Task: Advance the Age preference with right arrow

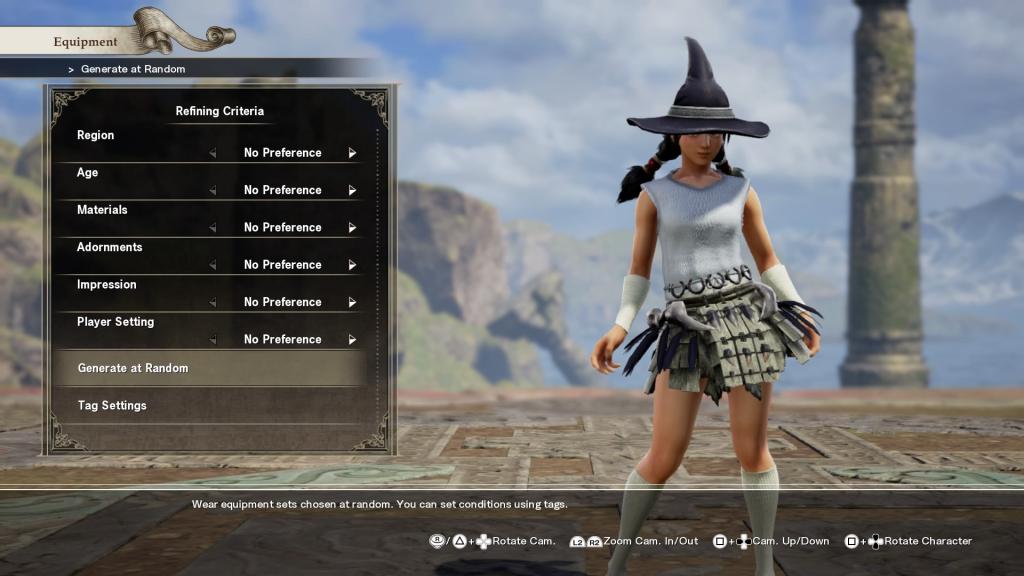Action: click(352, 190)
